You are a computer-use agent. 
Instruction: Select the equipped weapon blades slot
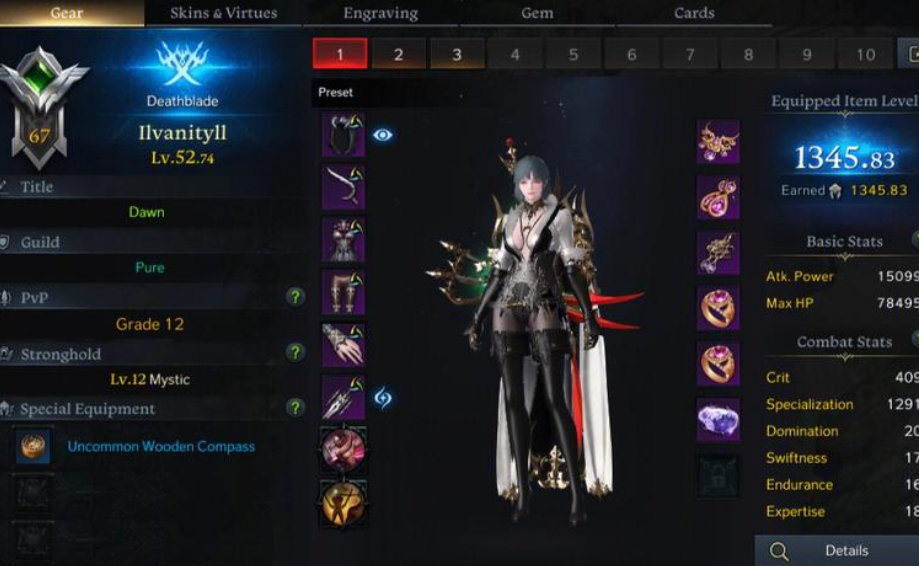tap(343, 398)
